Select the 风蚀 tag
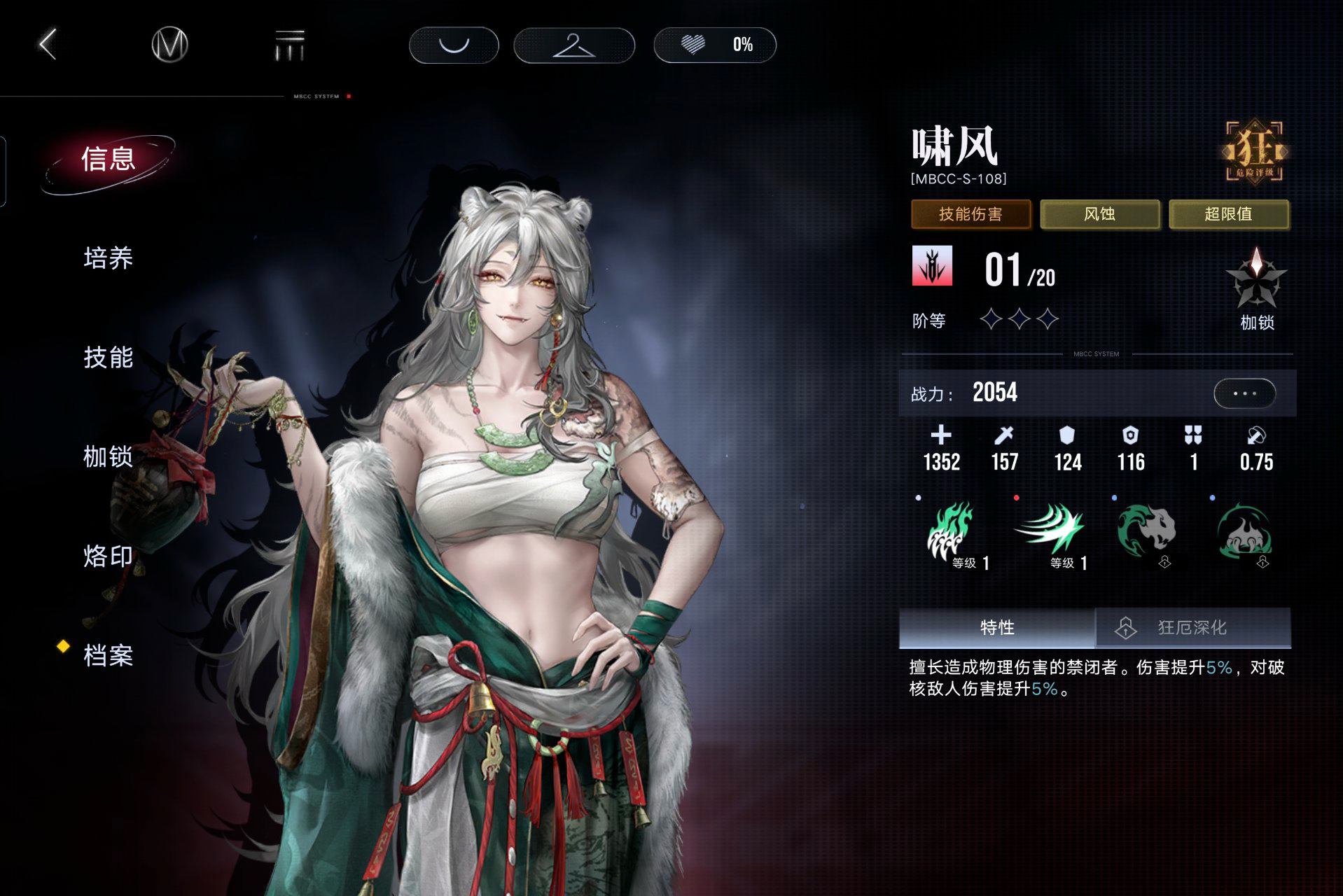The height and width of the screenshot is (896, 1343). click(x=1099, y=214)
